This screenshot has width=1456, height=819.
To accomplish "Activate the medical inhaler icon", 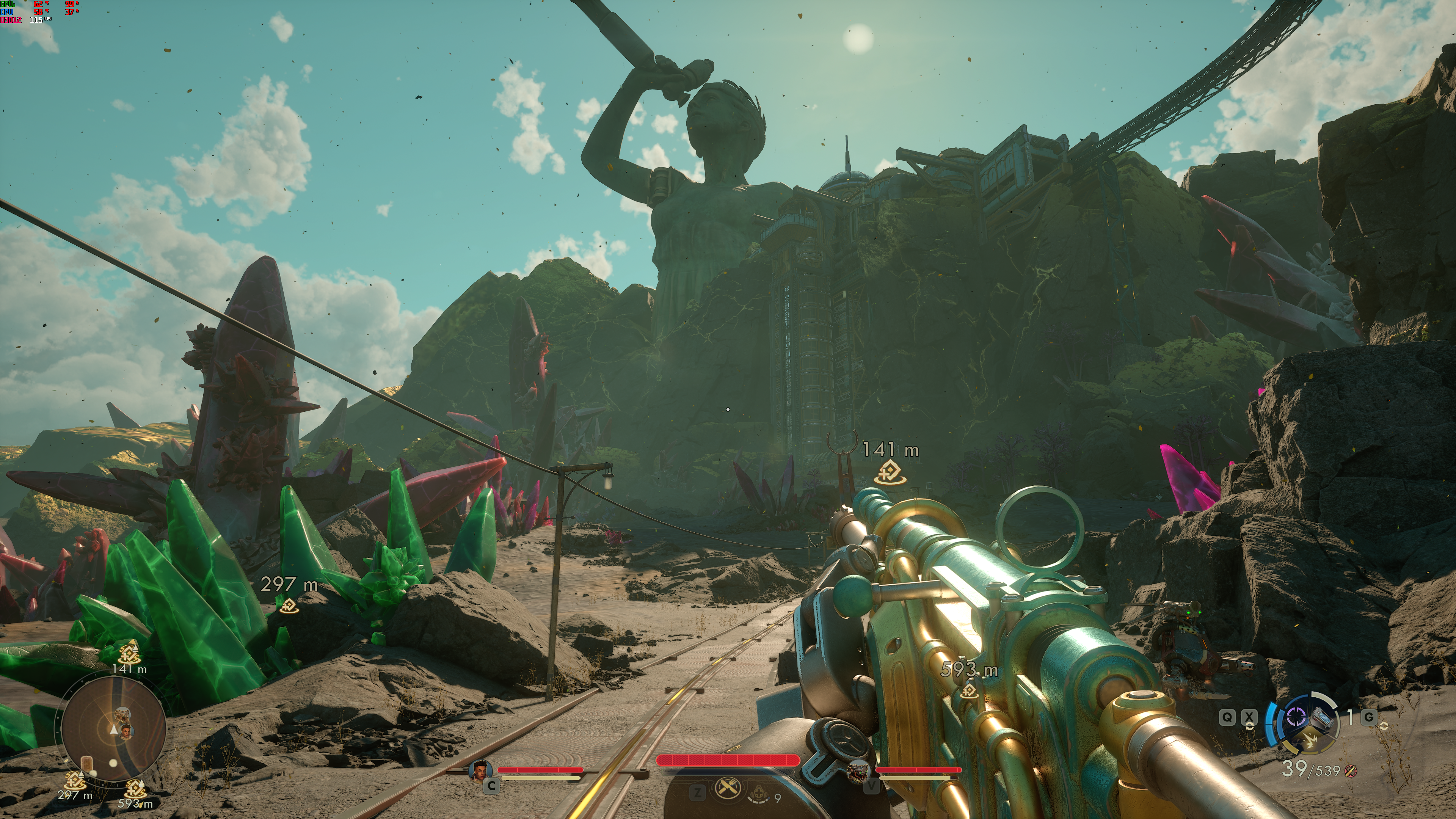I will click(x=758, y=794).
